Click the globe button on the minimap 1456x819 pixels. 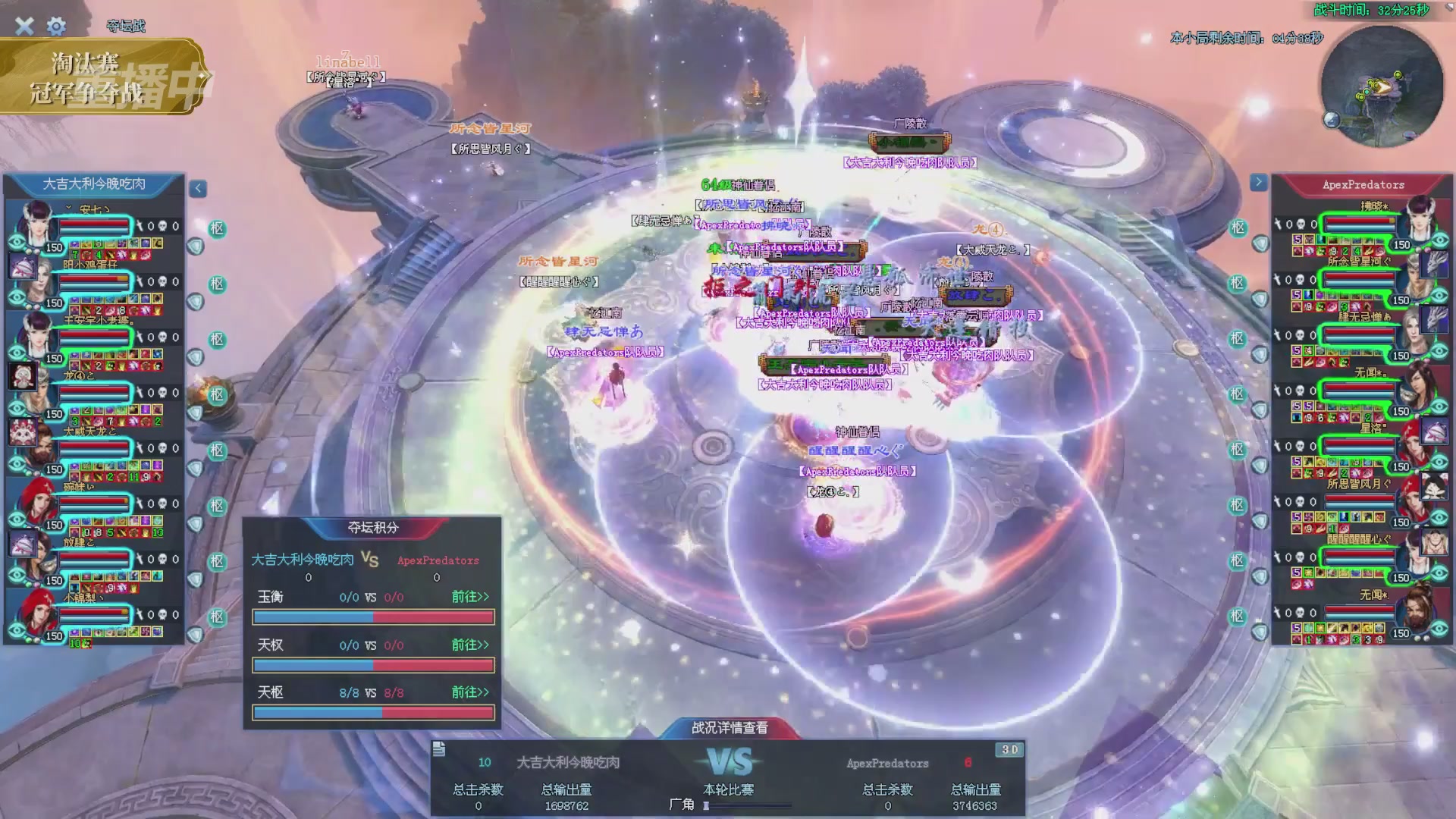(x=1332, y=119)
